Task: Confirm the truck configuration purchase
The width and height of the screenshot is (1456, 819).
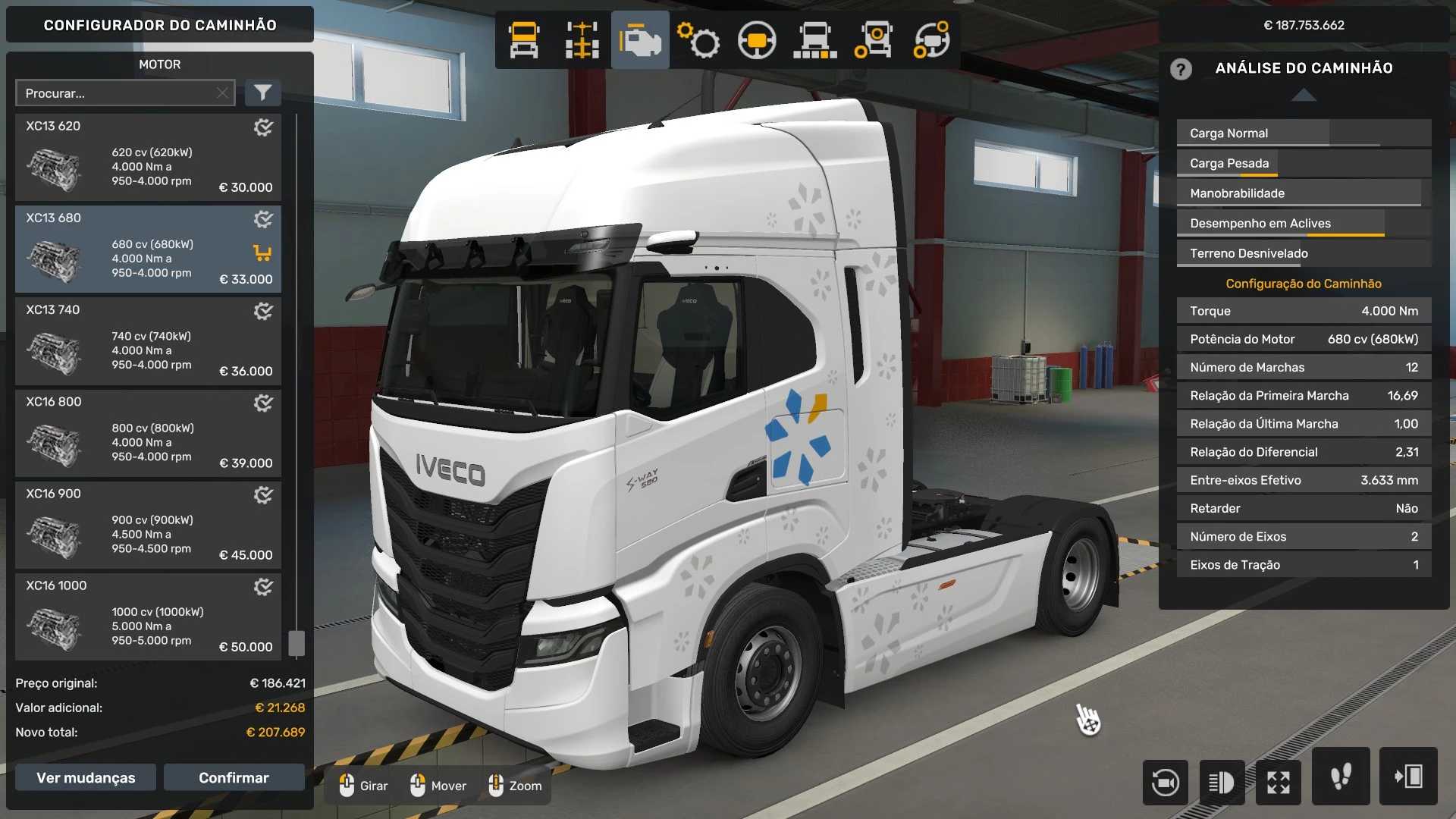Action: [x=234, y=777]
